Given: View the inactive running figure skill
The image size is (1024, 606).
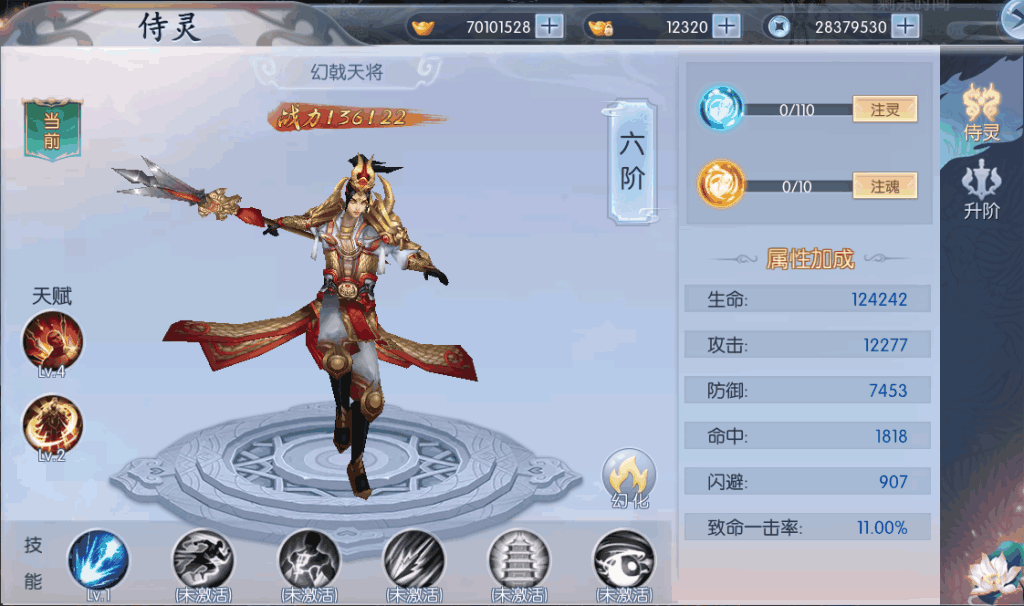Looking at the screenshot, I should pos(203,559).
